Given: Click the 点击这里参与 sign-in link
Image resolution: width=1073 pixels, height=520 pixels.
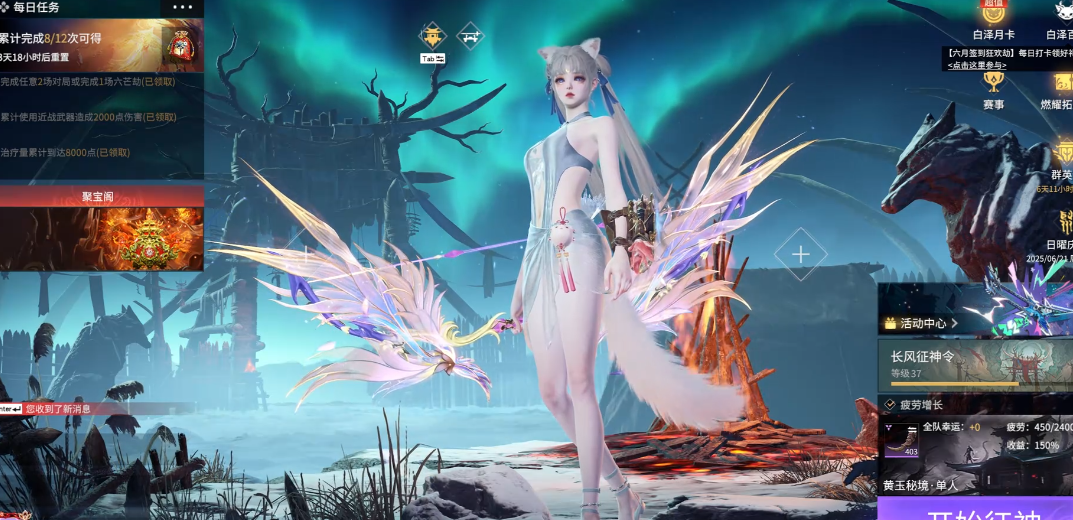Looking at the screenshot, I should click(977, 65).
